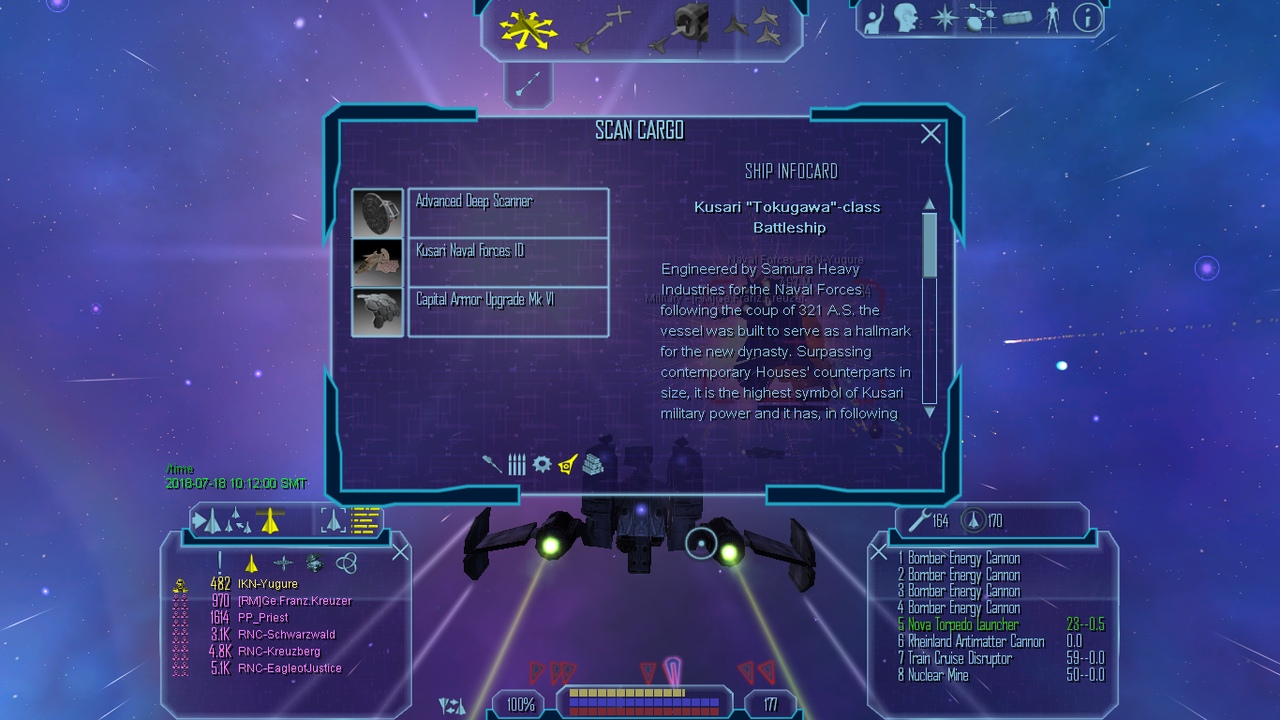Close the contact list panel
The height and width of the screenshot is (720, 1280).
click(x=400, y=552)
